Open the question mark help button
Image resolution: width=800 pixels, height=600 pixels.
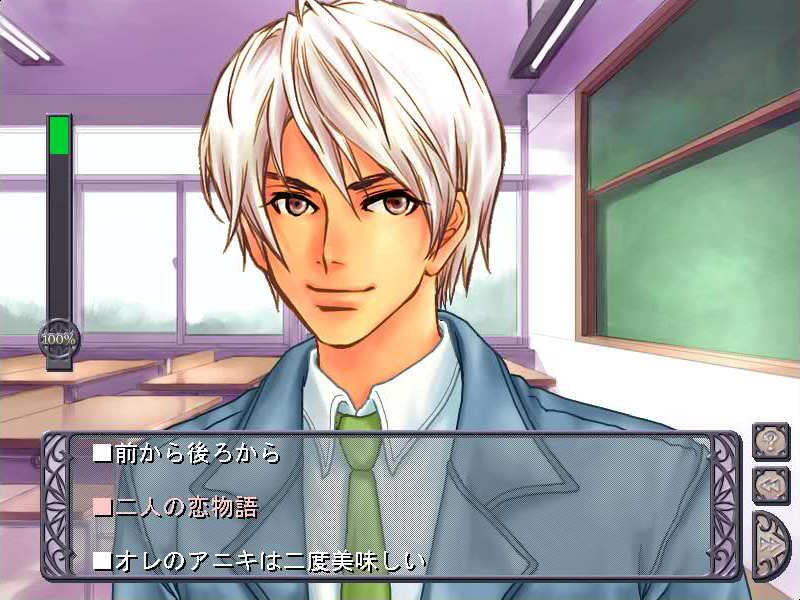pyautogui.click(x=771, y=441)
